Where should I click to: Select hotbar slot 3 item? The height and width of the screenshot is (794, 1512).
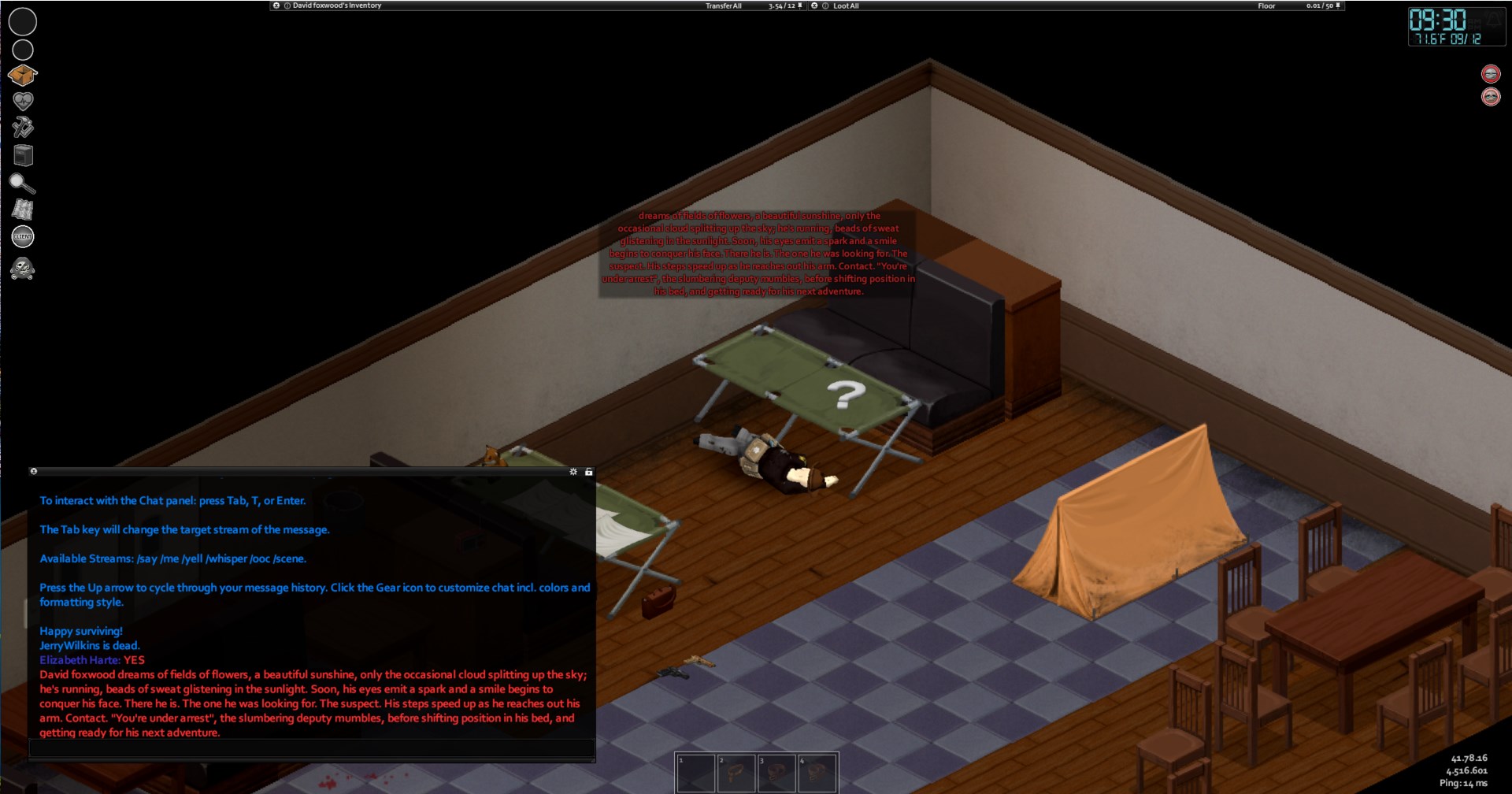(x=776, y=773)
